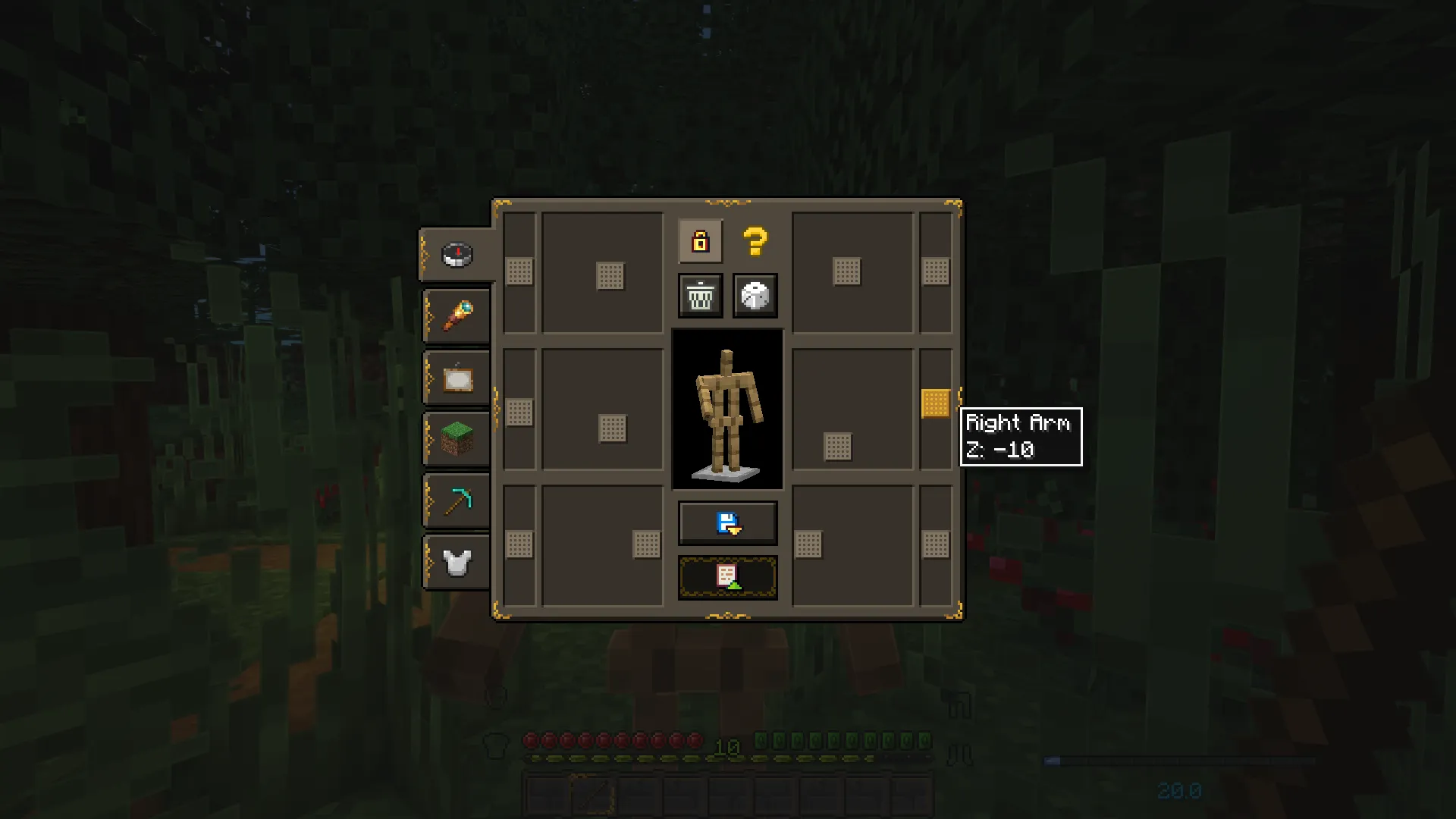Select the grass block placement tab
Image resolution: width=1456 pixels, height=819 pixels.
tap(455, 440)
